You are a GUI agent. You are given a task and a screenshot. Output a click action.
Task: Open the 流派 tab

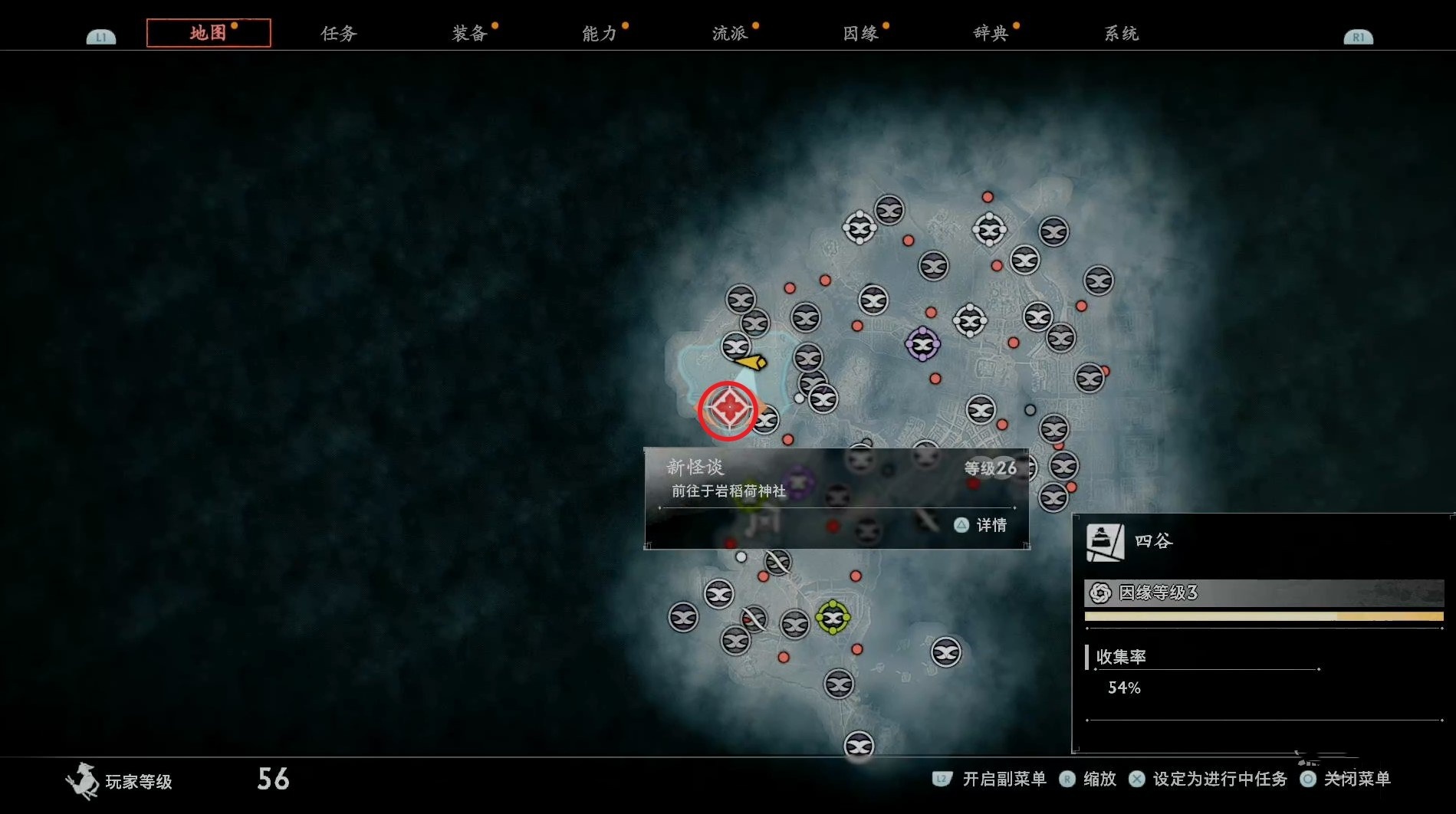729,33
